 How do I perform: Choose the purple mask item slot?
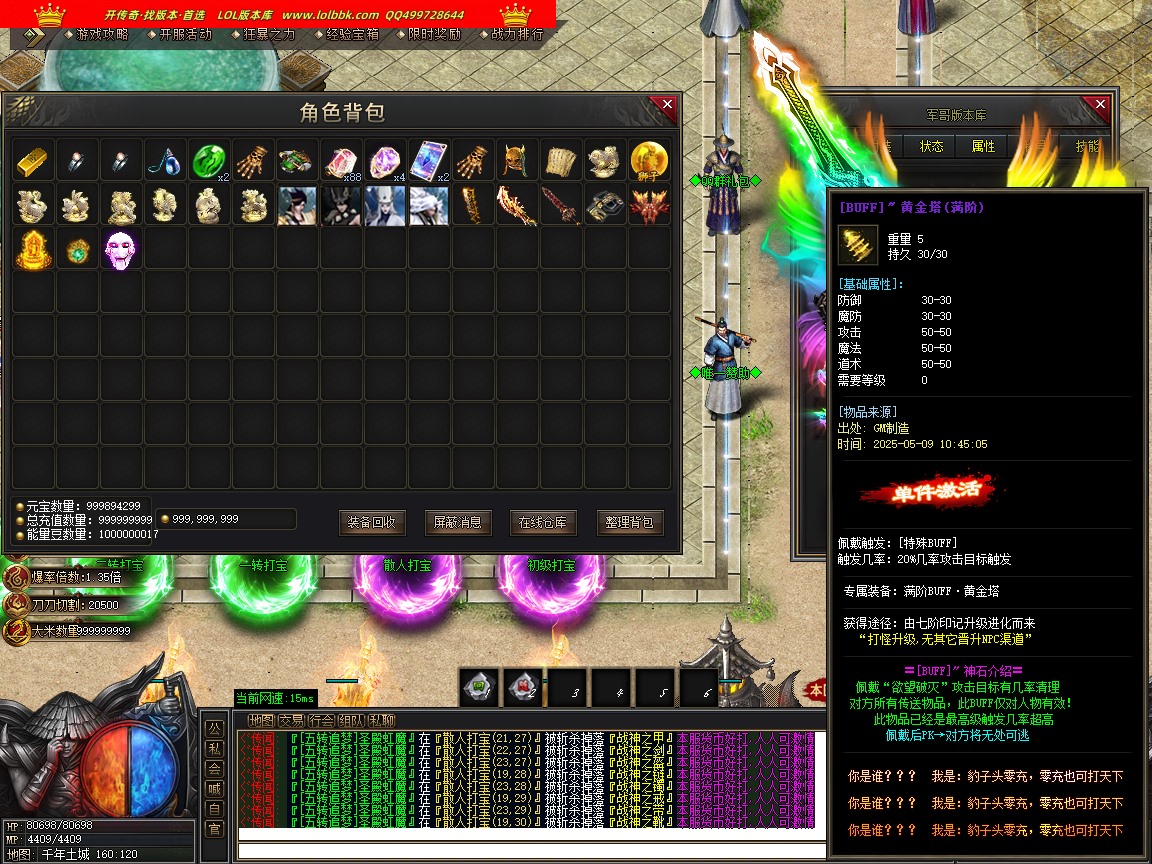tap(121, 248)
